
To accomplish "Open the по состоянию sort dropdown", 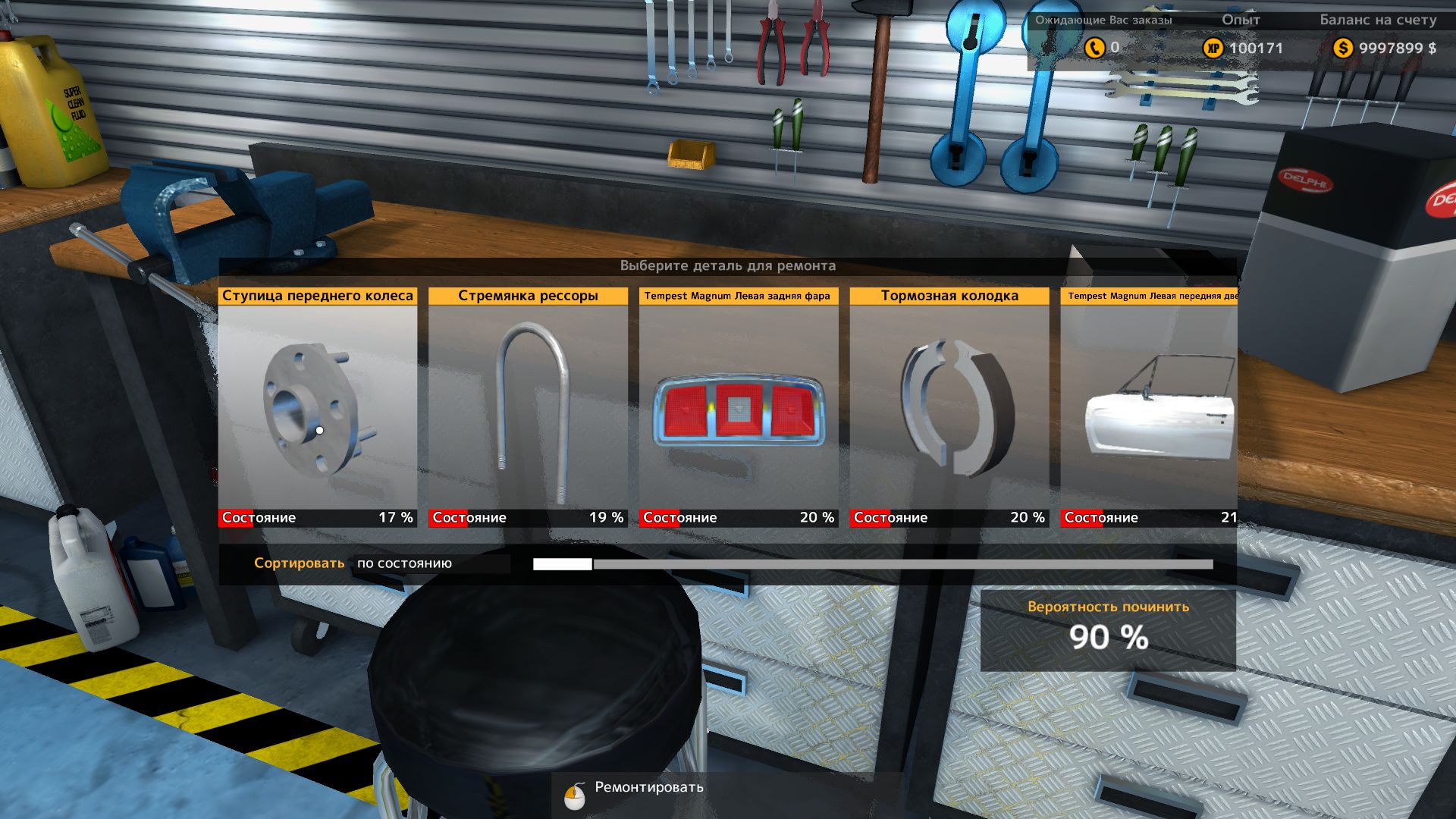I will 431,563.
